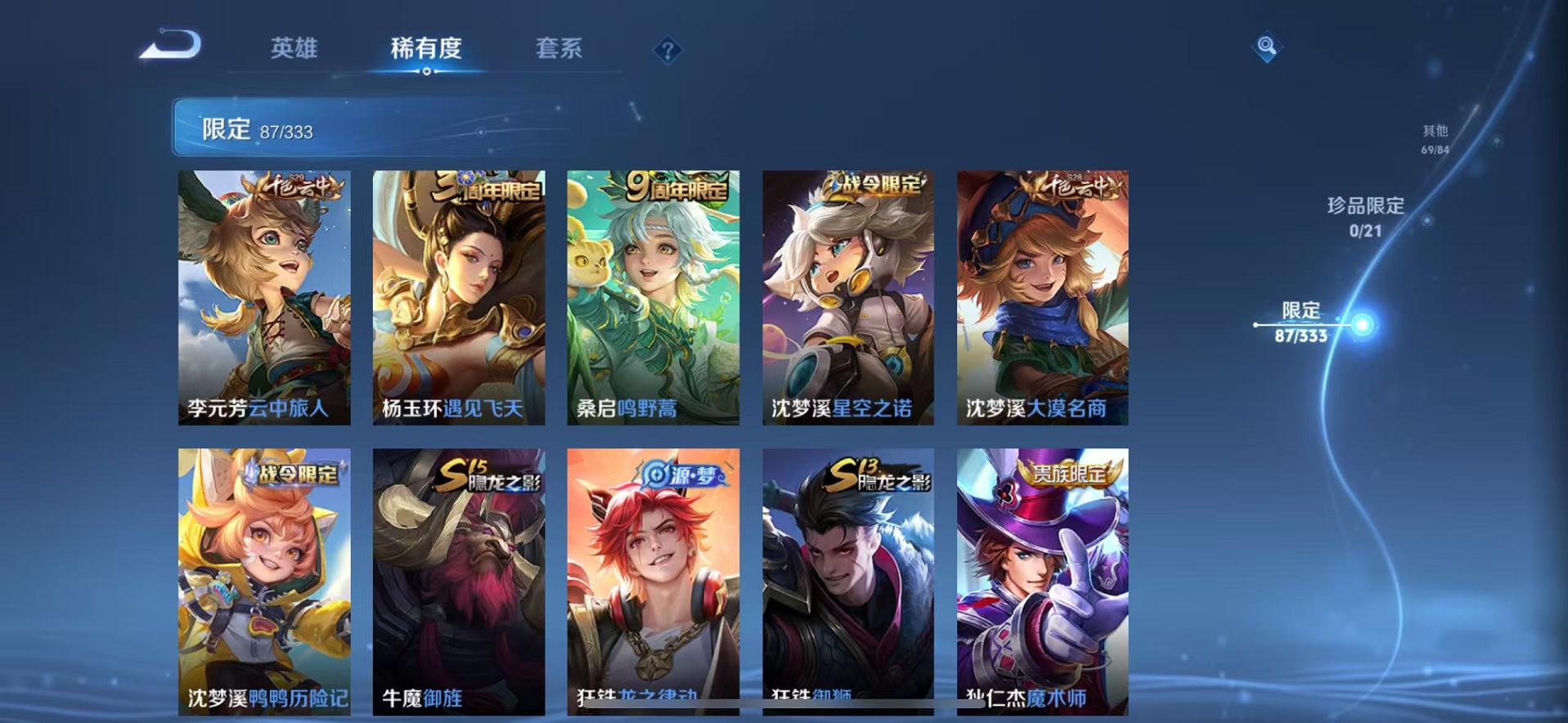Switch to the 套系 tab
Screen dimensions: 1568x723
pos(559,49)
